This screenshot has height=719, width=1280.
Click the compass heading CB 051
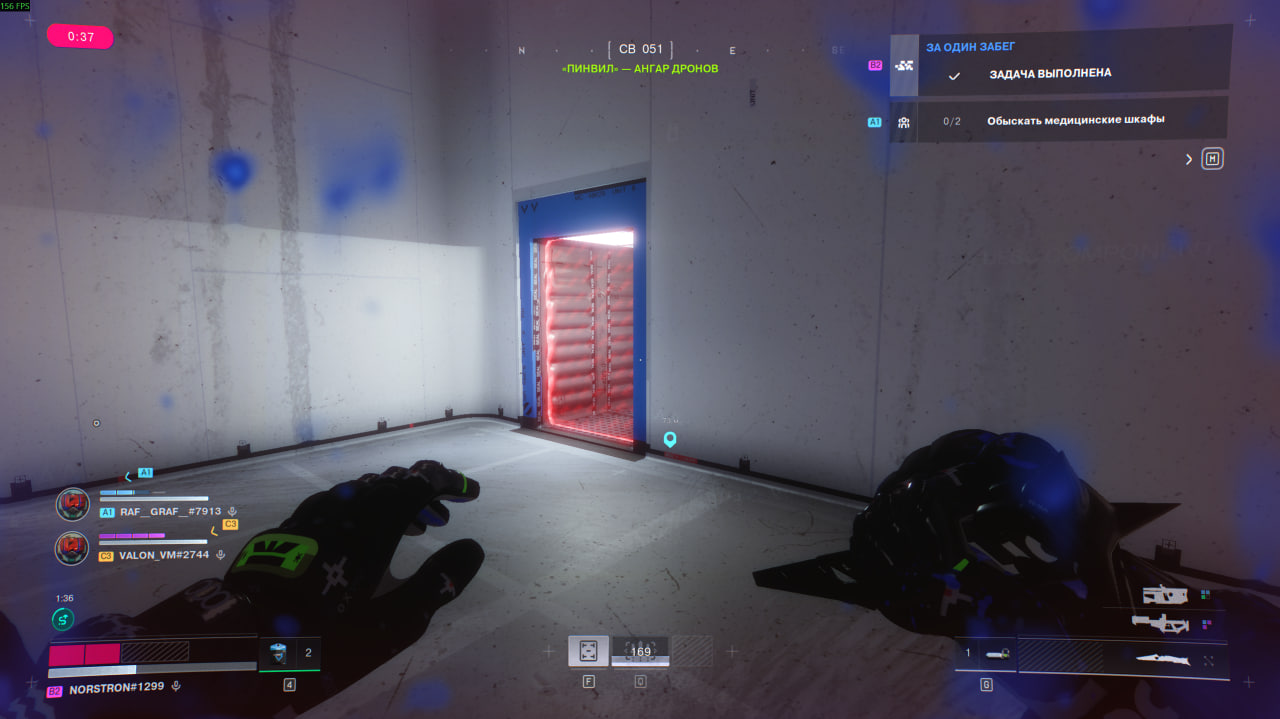640,49
